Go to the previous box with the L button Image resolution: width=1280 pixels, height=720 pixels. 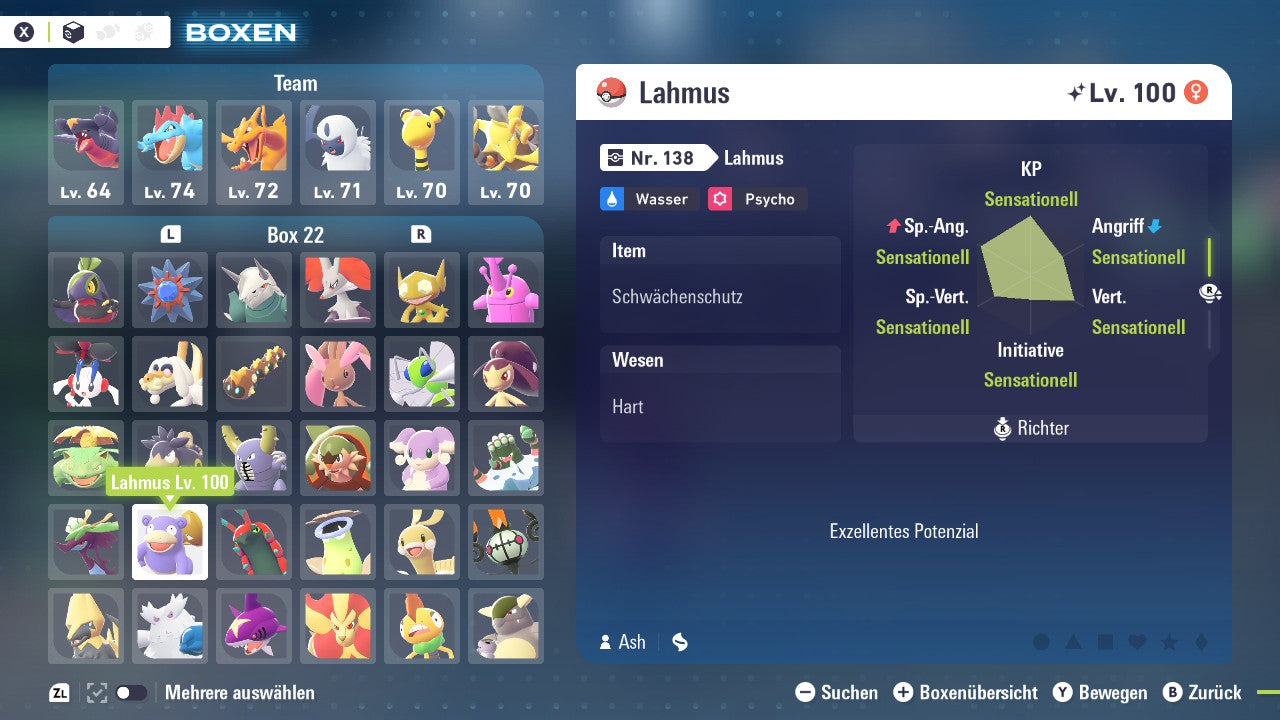point(170,234)
